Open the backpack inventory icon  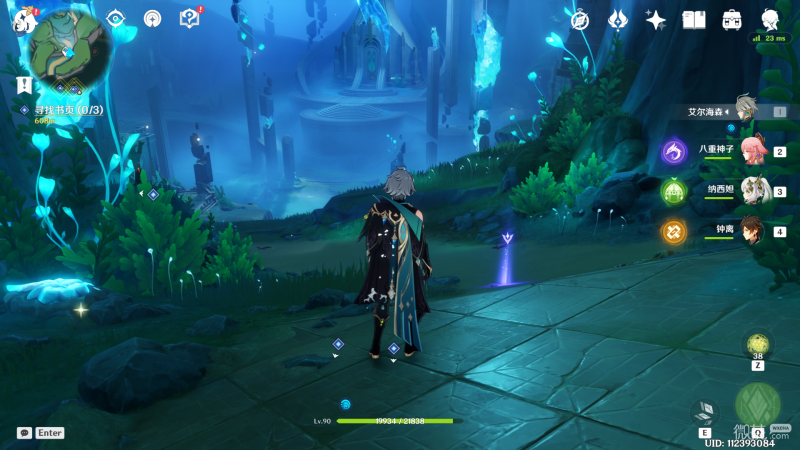point(732,20)
